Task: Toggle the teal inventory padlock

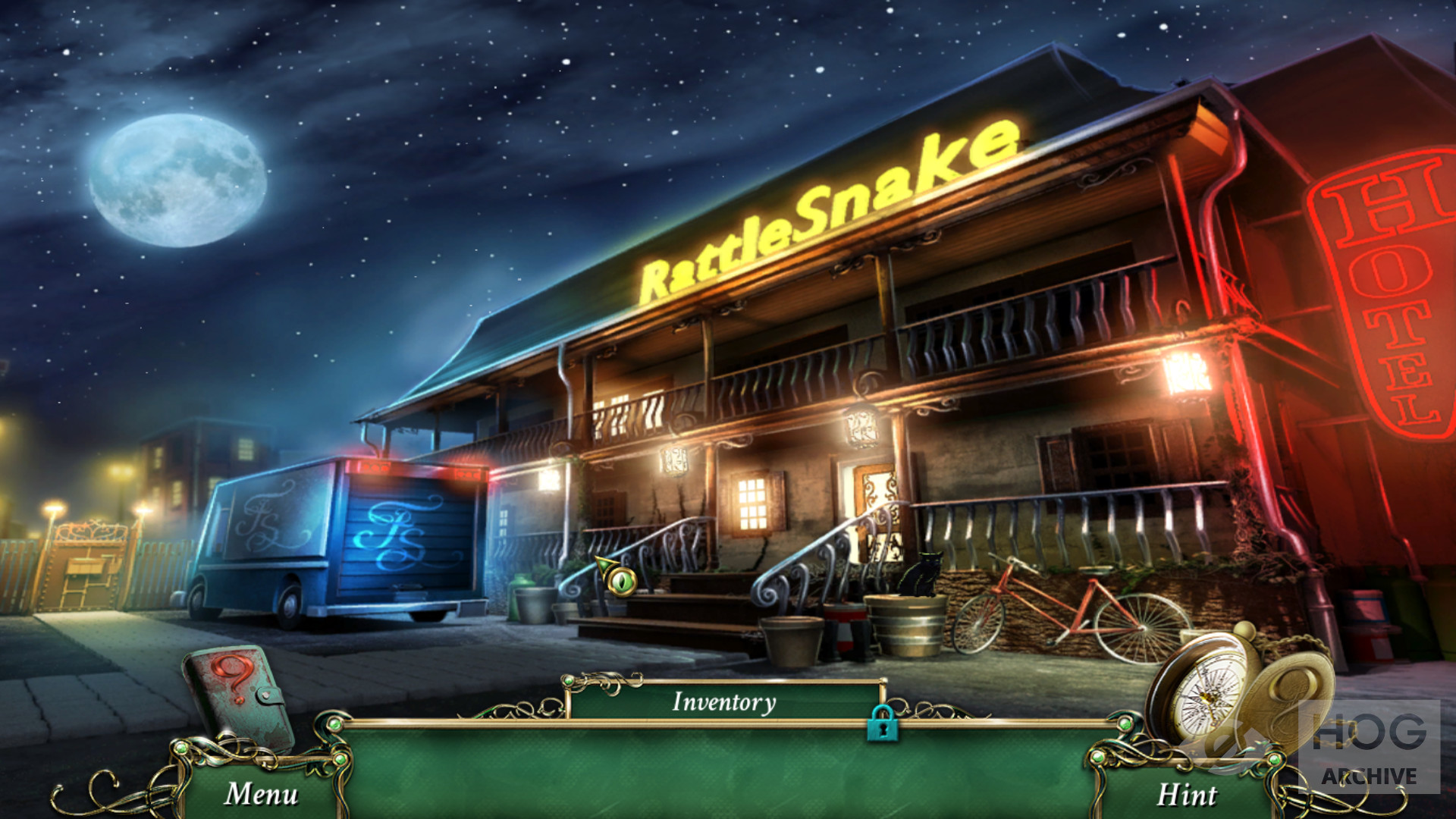Action: [x=882, y=723]
